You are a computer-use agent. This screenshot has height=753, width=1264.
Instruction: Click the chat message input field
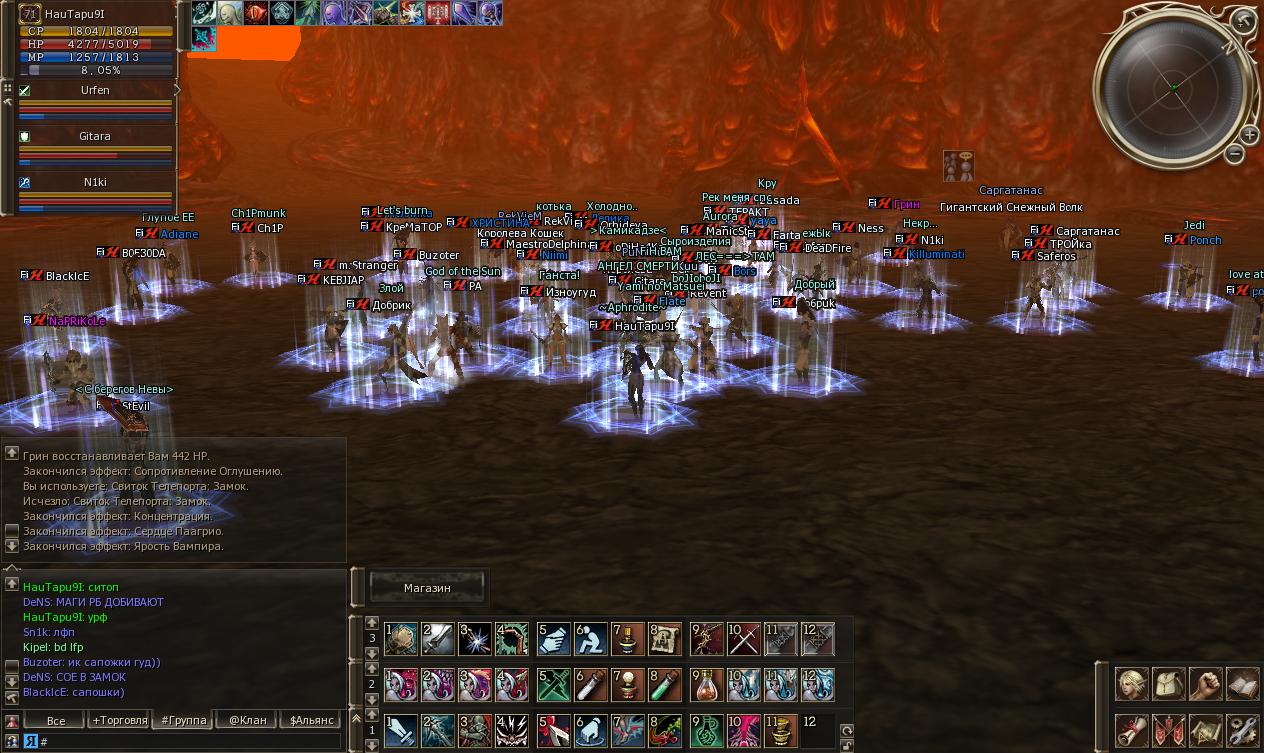(x=190, y=741)
